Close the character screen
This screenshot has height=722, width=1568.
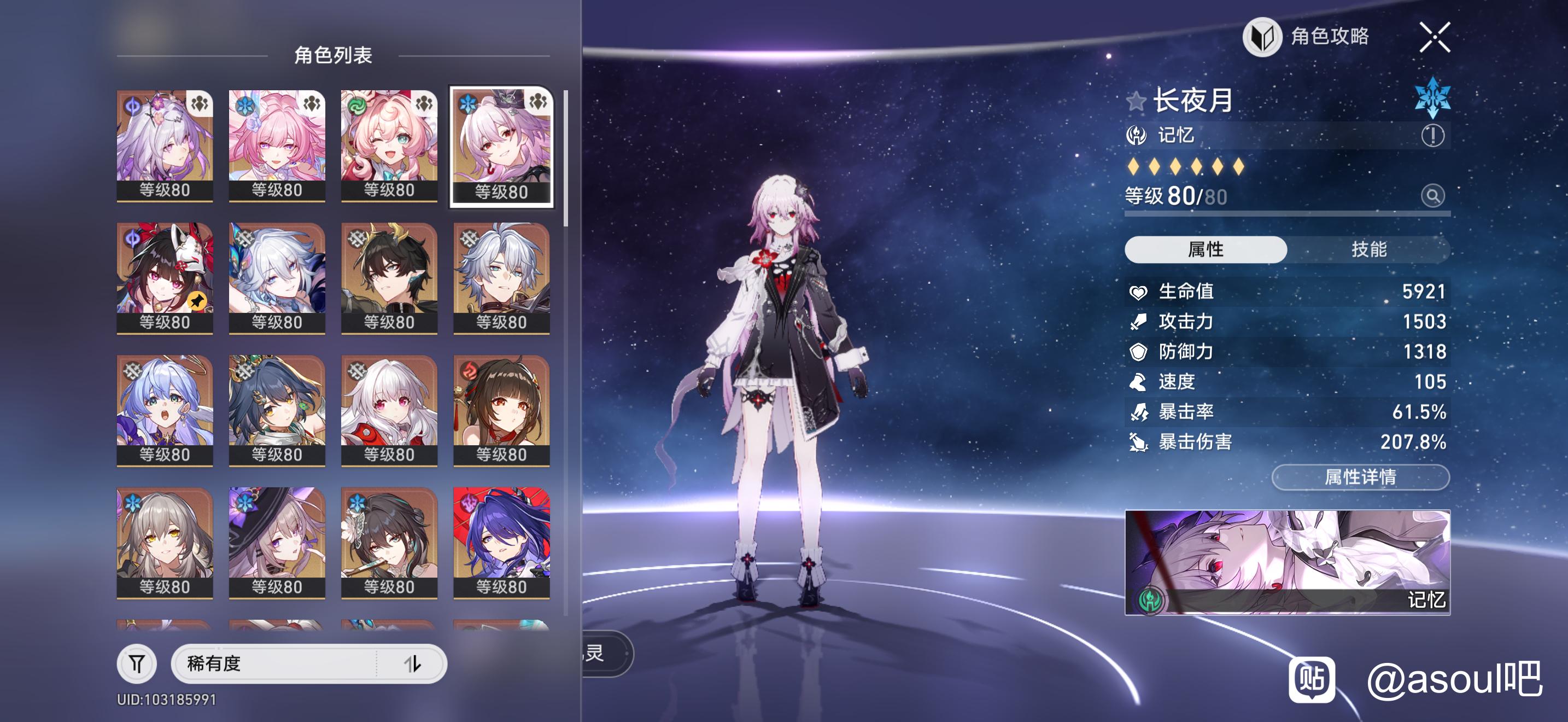1434,37
